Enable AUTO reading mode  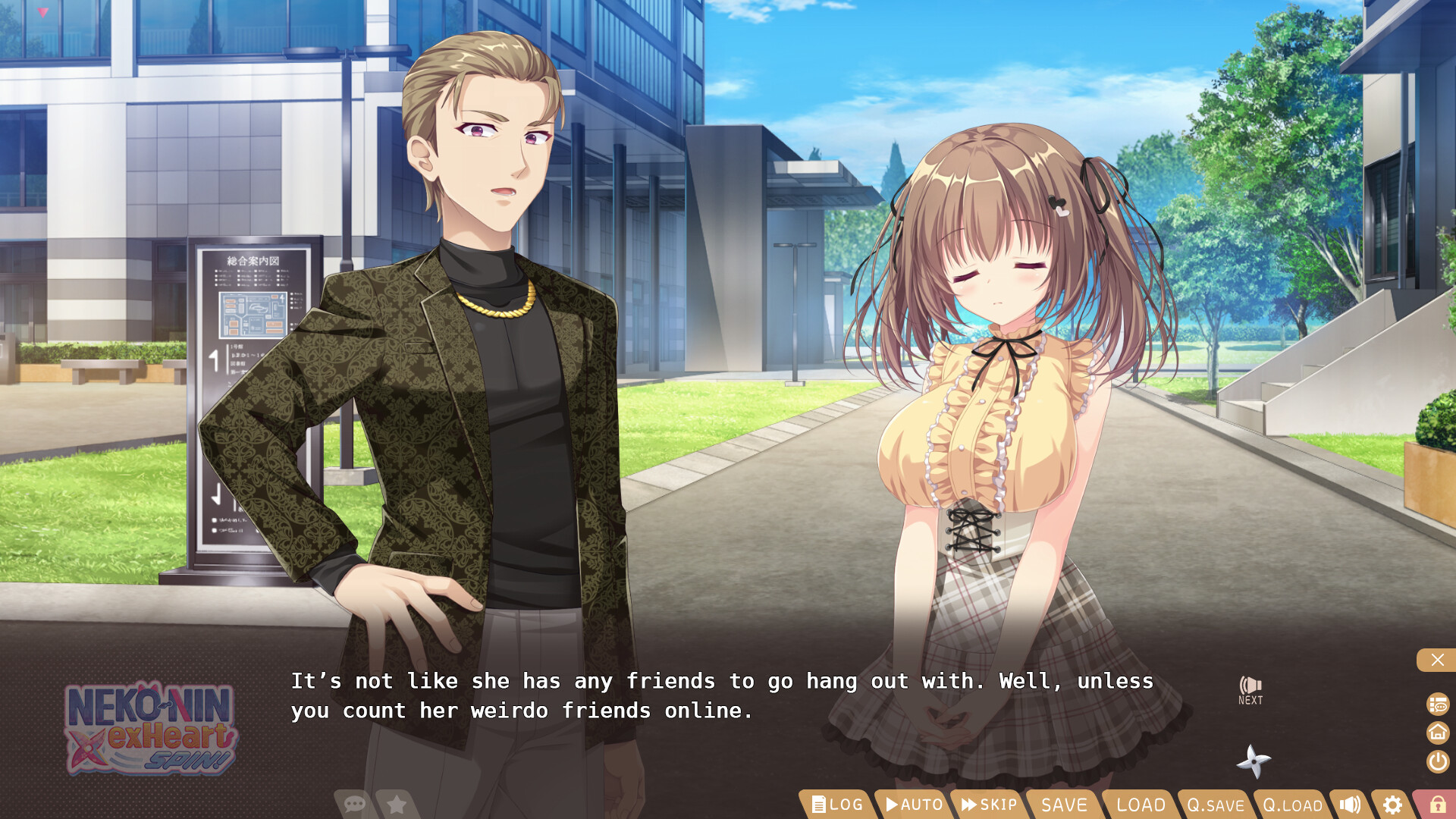(912, 805)
